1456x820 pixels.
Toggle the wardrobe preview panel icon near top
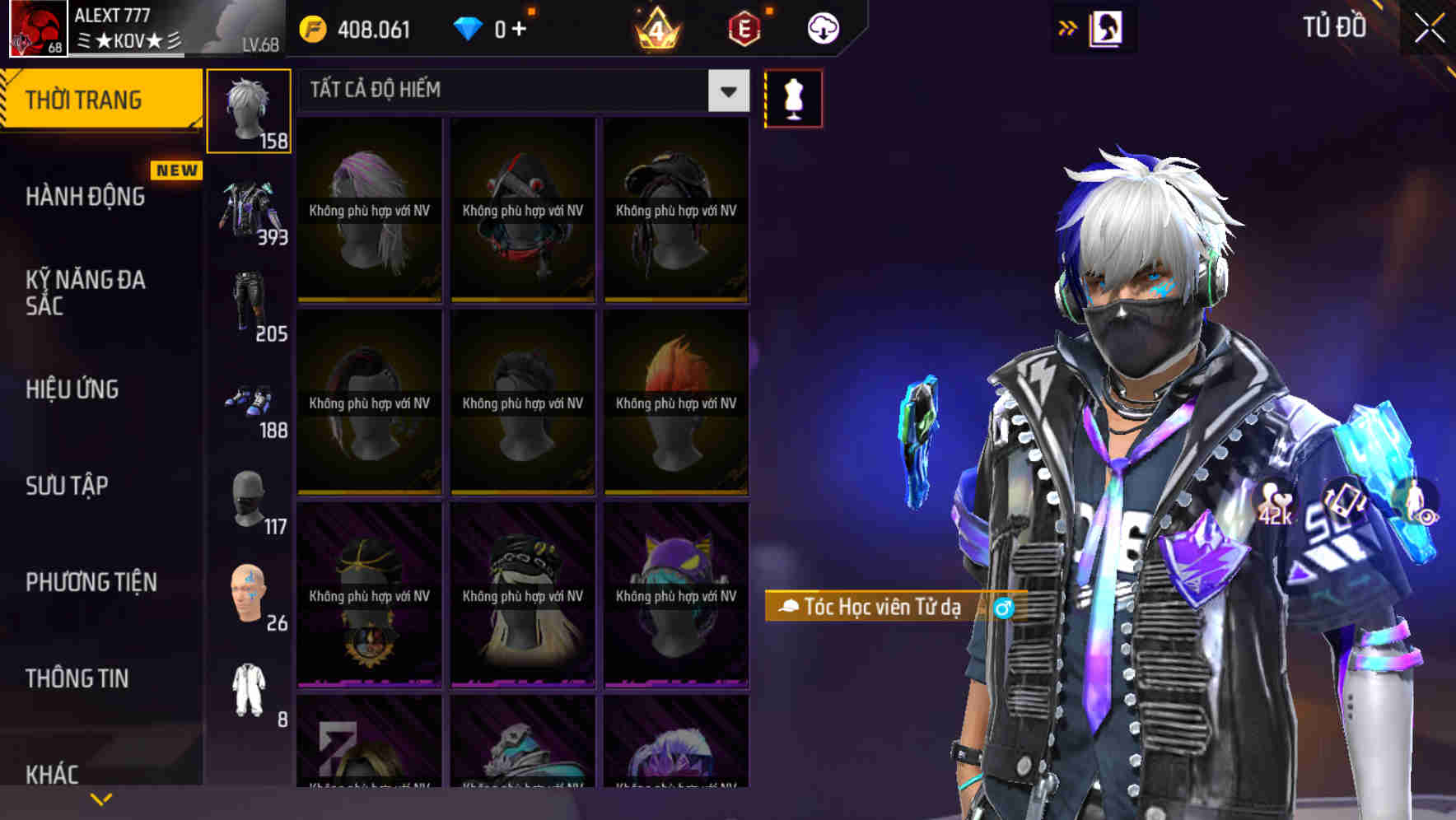click(x=1107, y=28)
